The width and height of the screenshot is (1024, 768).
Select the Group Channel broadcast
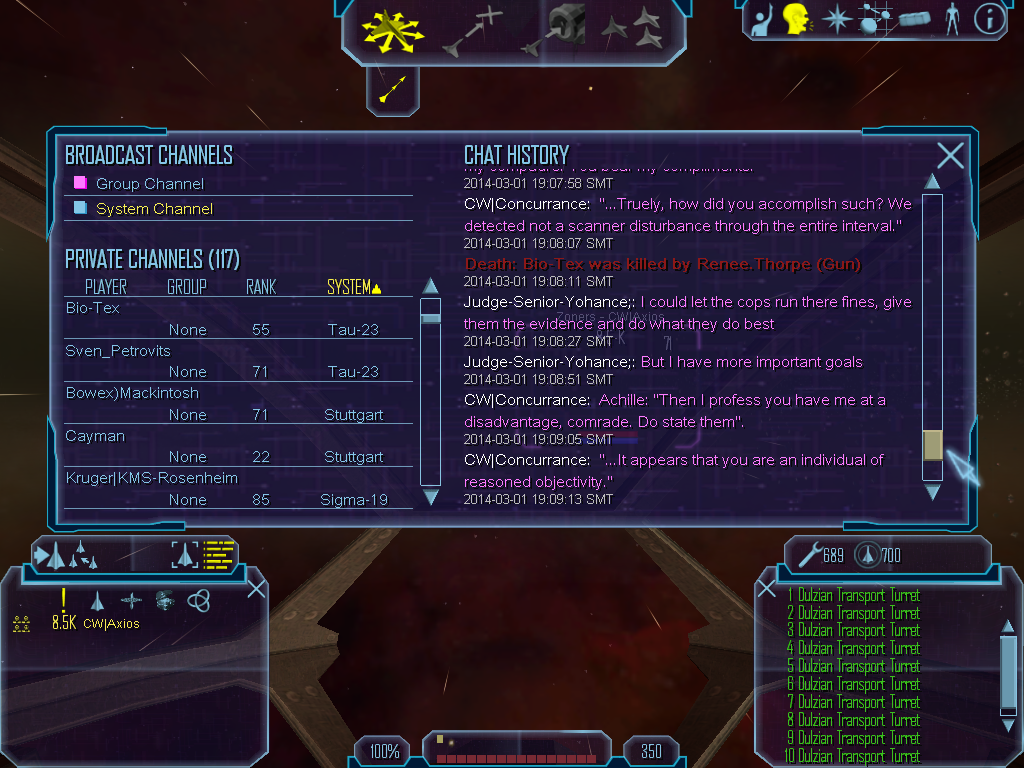[x=149, y=184]
